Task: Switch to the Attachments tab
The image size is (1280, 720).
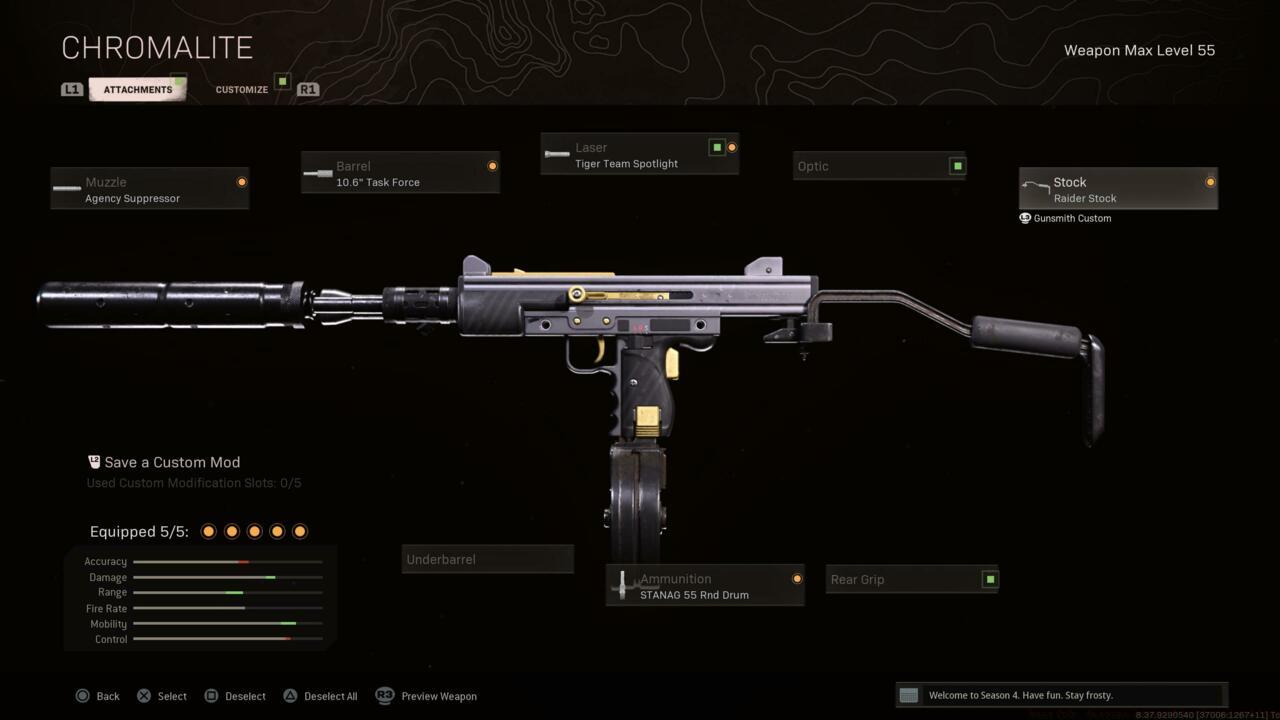Action: 138,90
